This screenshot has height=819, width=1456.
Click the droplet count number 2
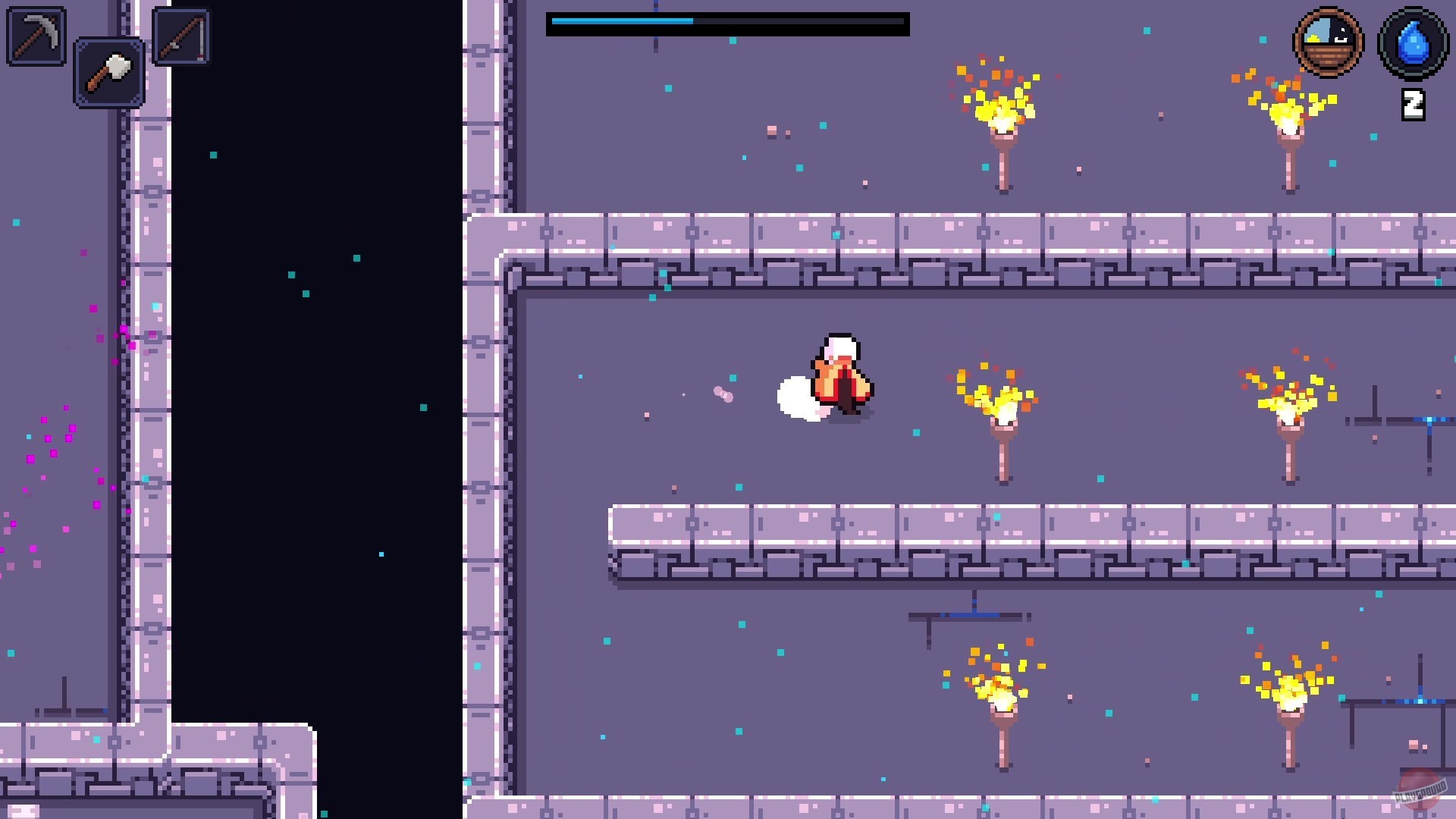pyautogui.click(x=1412, y=104)
